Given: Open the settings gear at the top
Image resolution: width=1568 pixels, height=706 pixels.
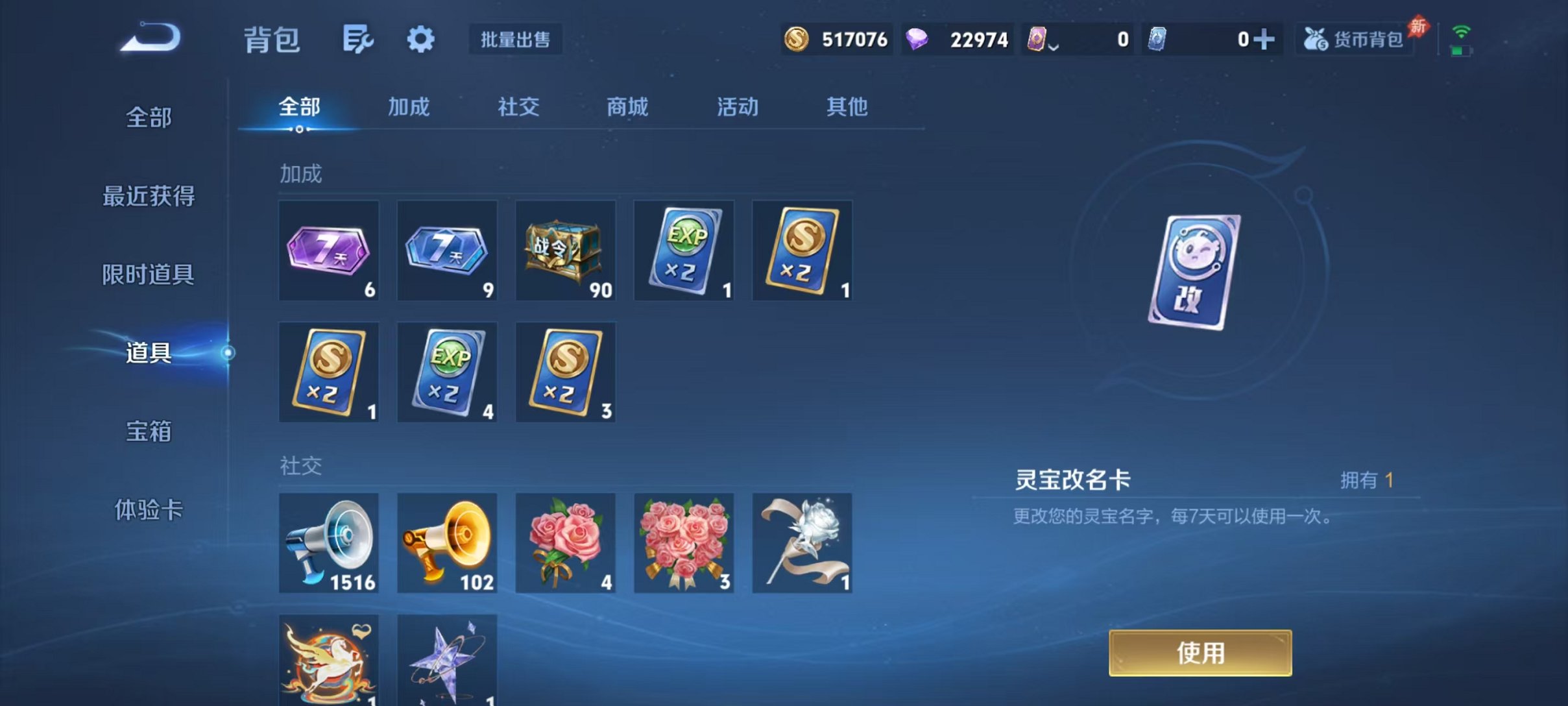Looking at the screenshot, I should [420, 39].
